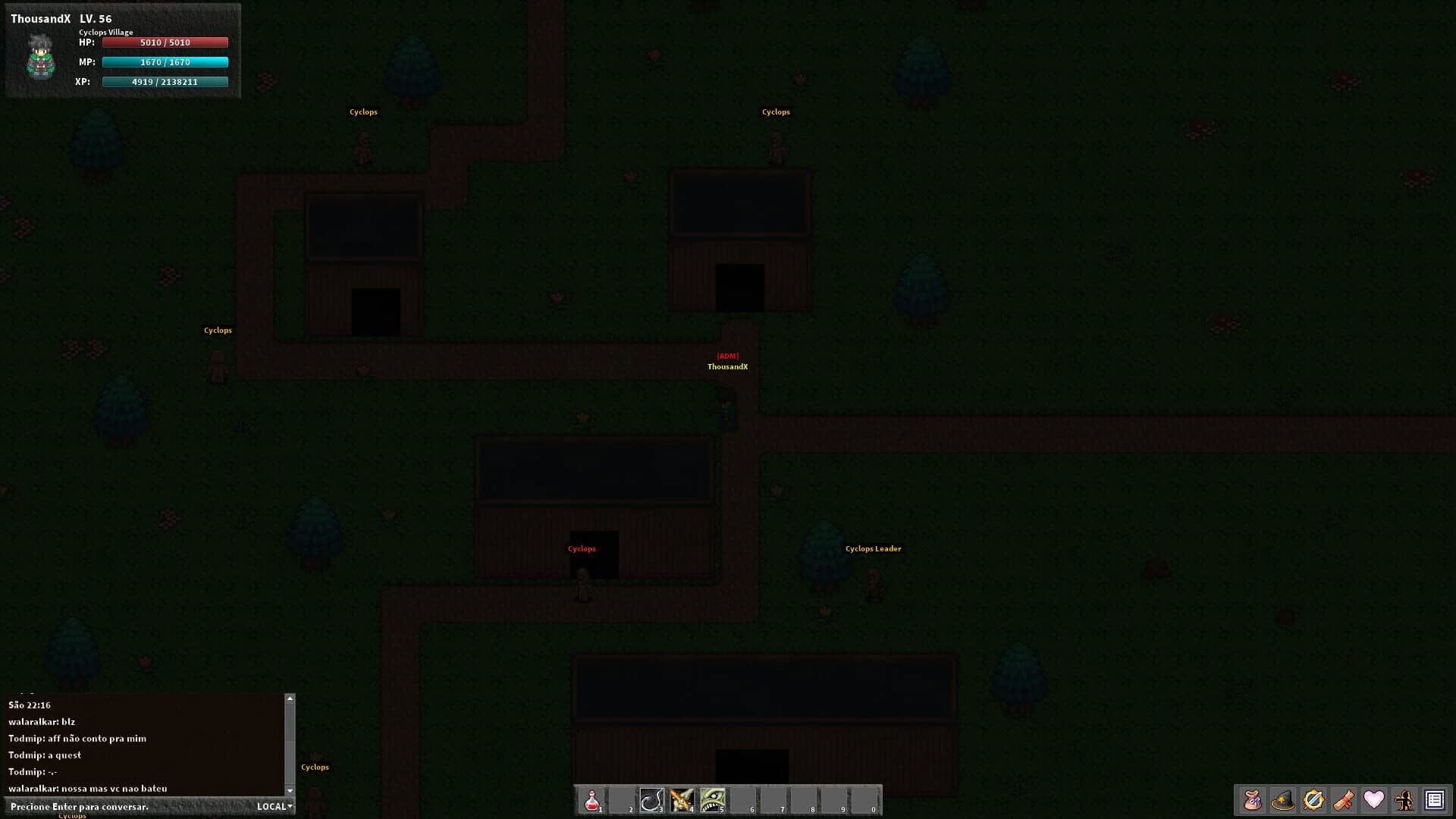Click the pink heart status icon
This screenshot has height=819, width=1456.
[1375, 799]
